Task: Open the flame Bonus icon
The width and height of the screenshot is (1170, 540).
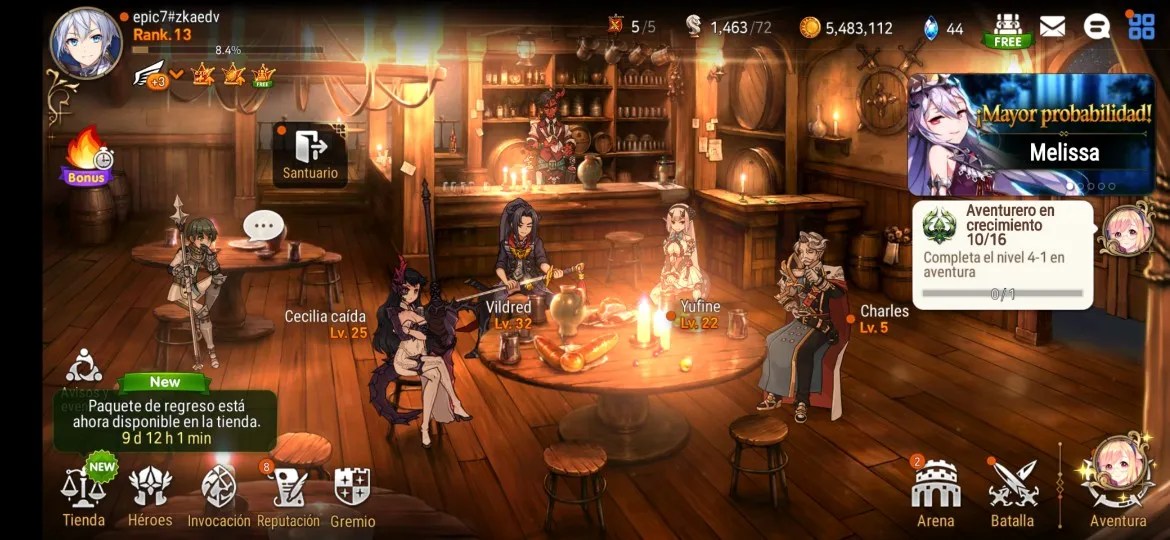Action: point(88,158)
